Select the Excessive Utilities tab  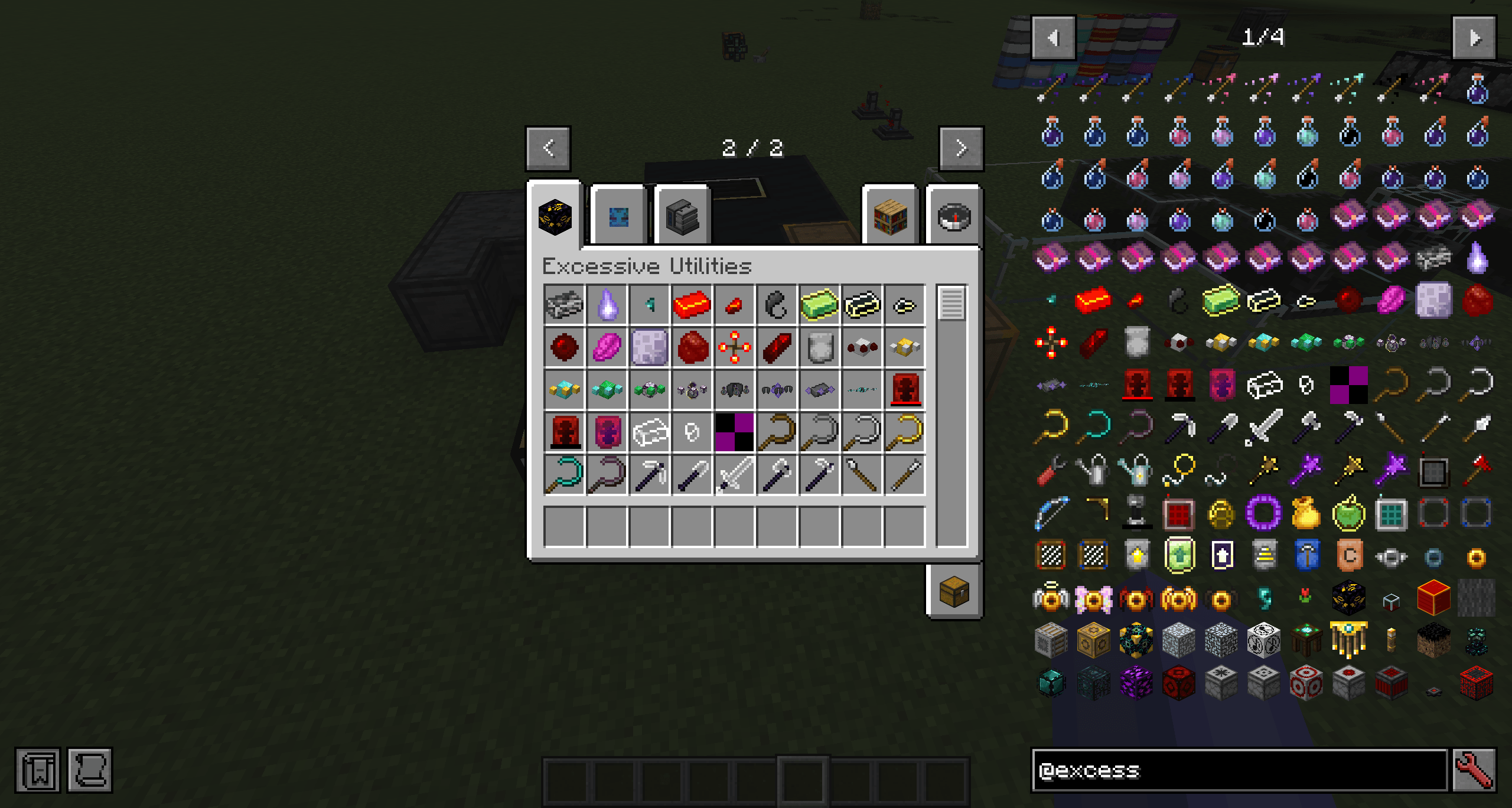555,216
